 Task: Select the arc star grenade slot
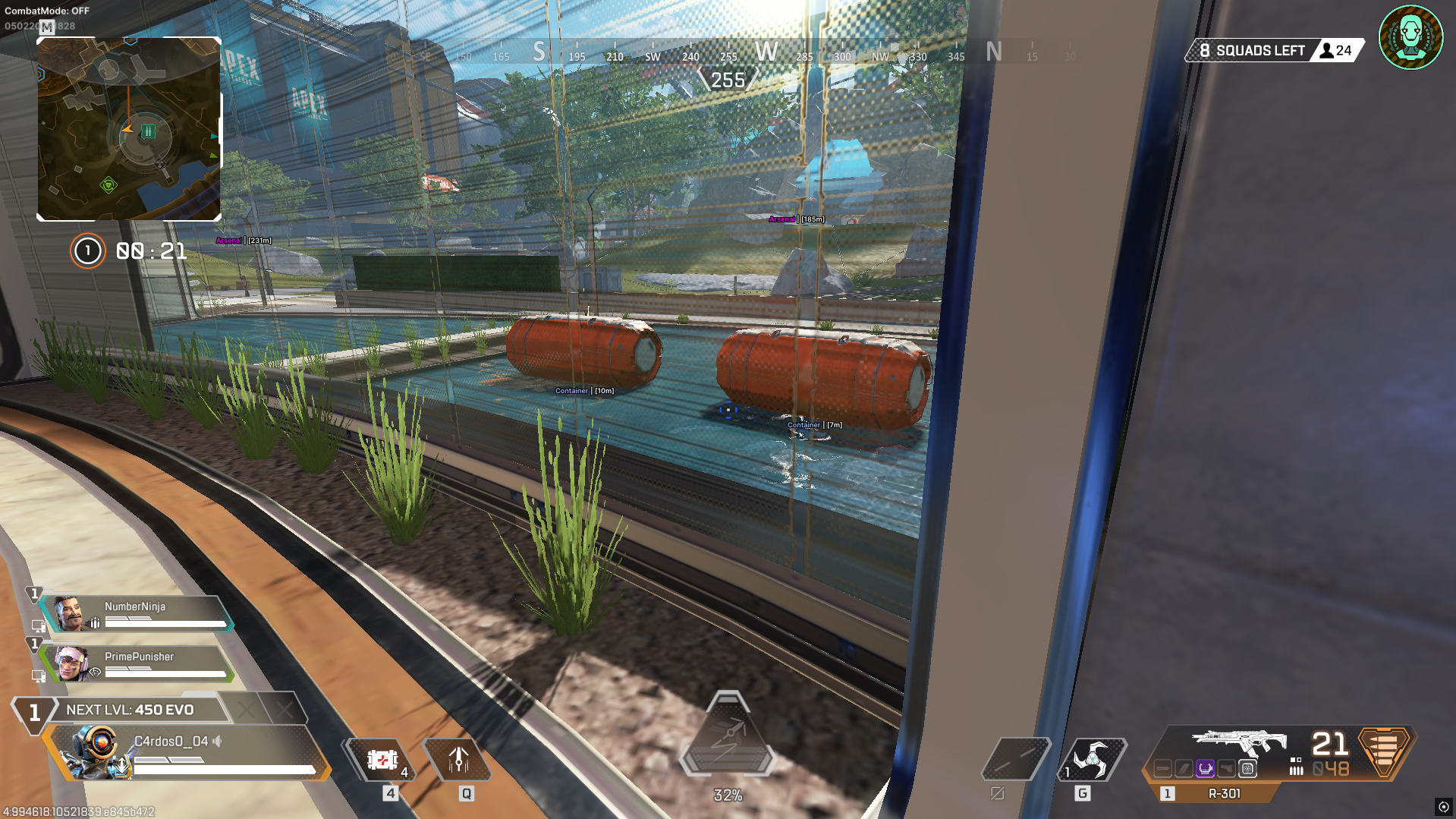(1093, 759)
